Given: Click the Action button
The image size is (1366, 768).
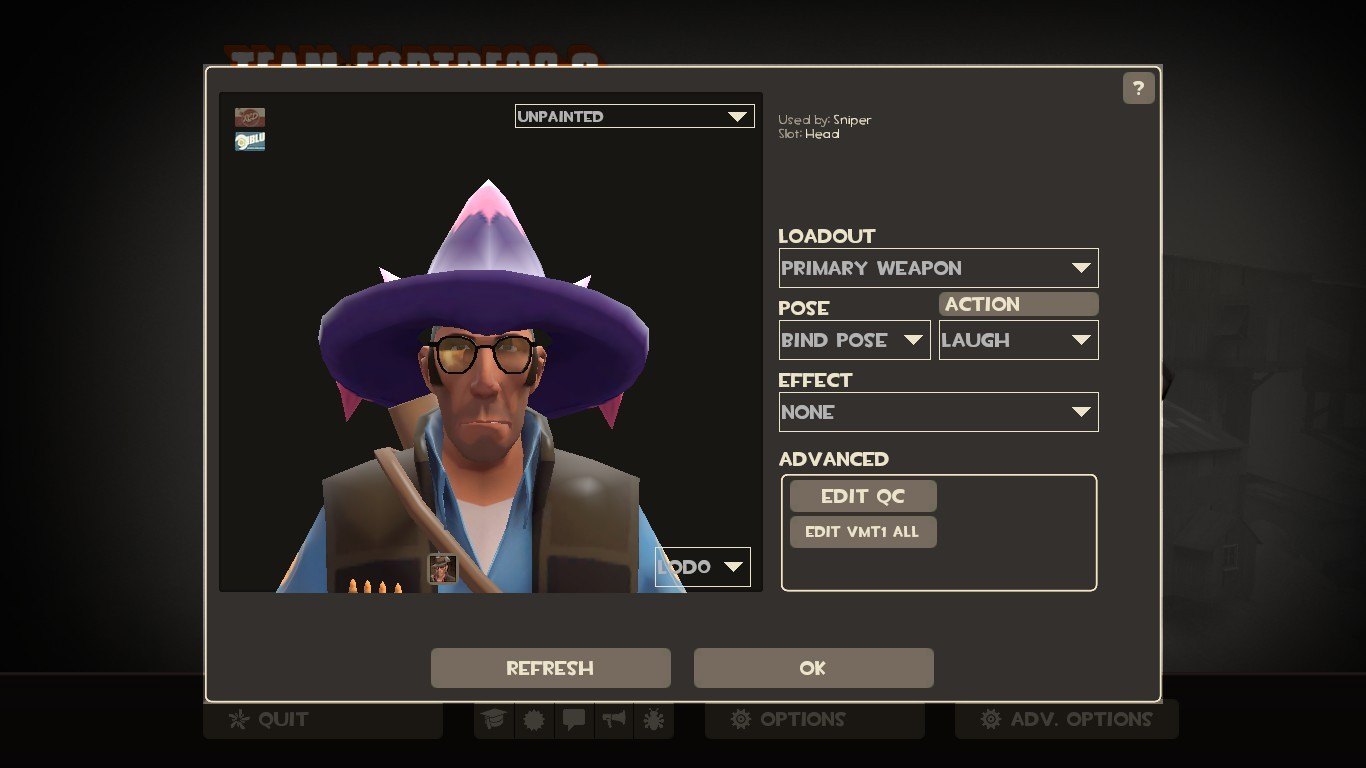Looking at the screenshot, I should pyautogui.click(x=1018, y=304).
